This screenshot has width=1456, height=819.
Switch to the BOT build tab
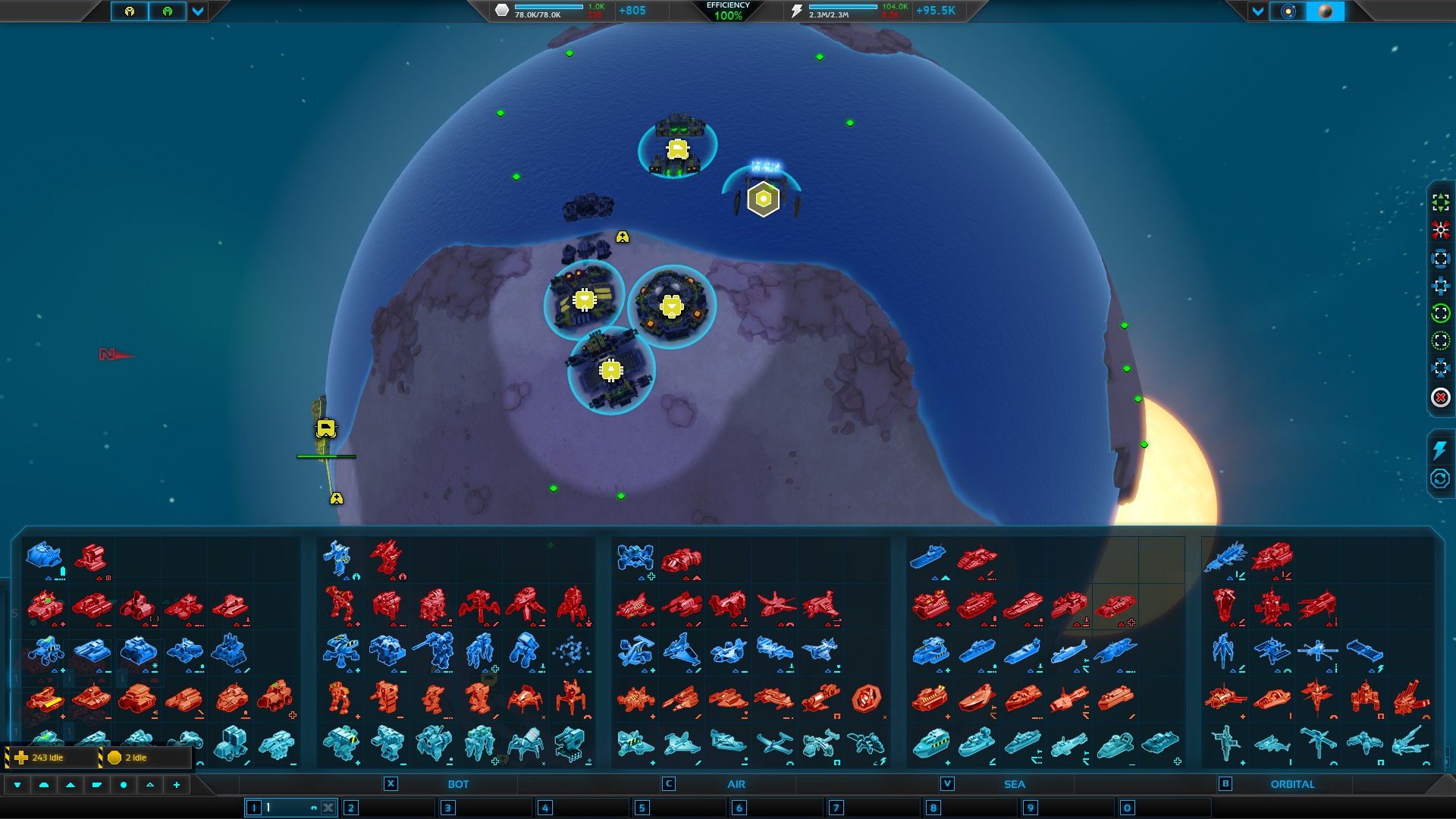[457, 784]
